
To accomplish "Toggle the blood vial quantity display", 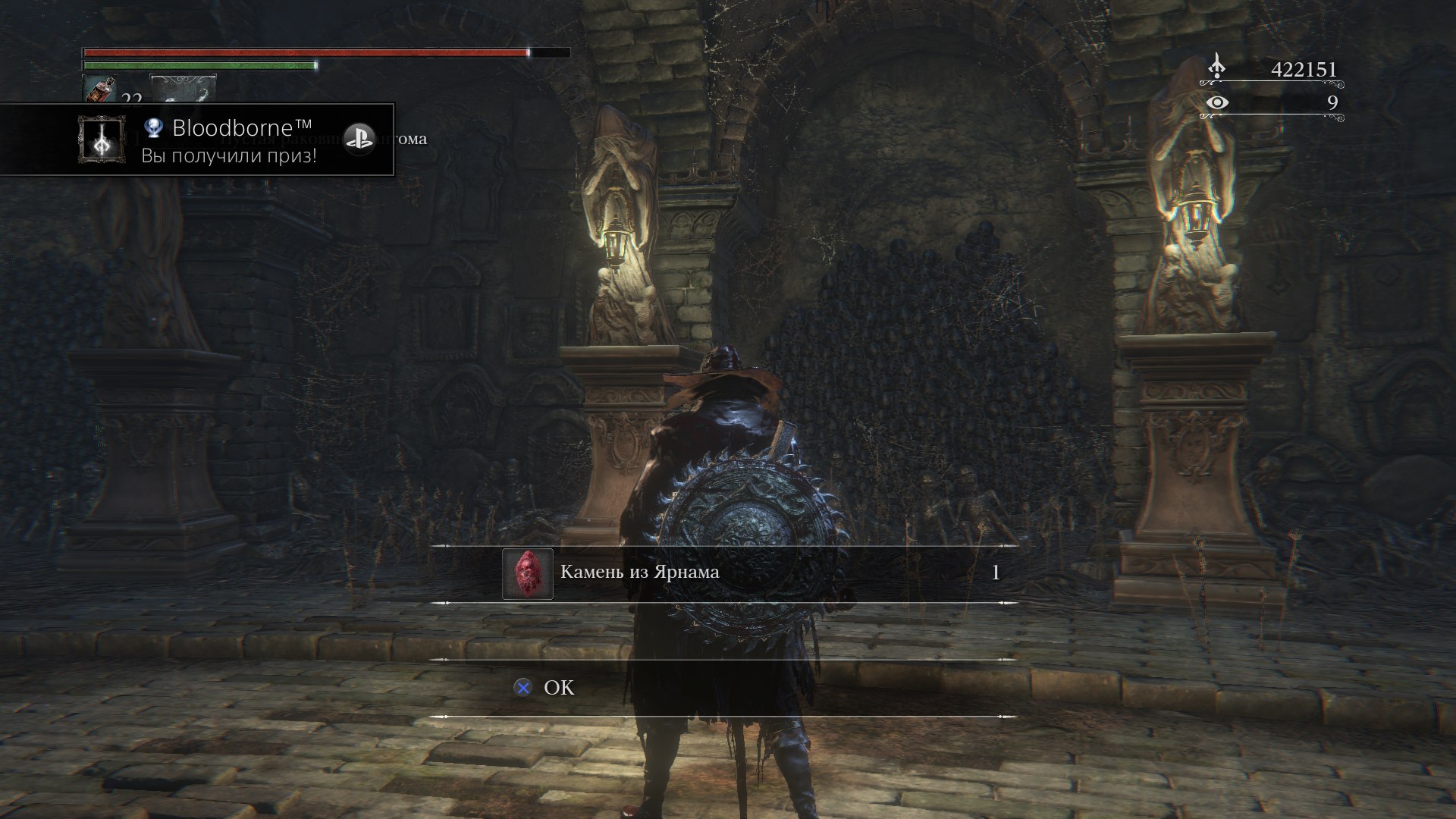I will pyautogui.click(x=131, y=98).
